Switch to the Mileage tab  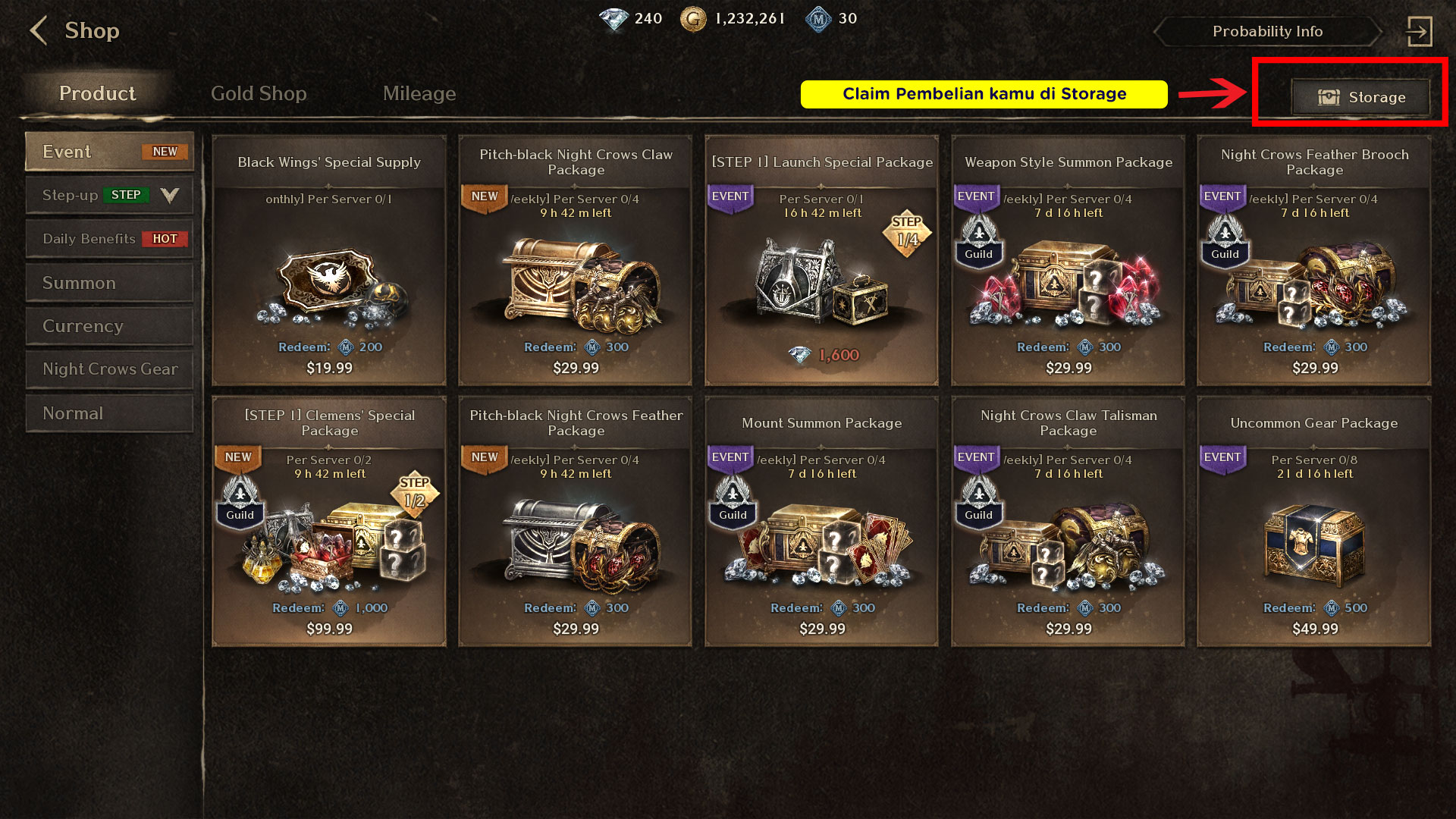coord(419,93)
